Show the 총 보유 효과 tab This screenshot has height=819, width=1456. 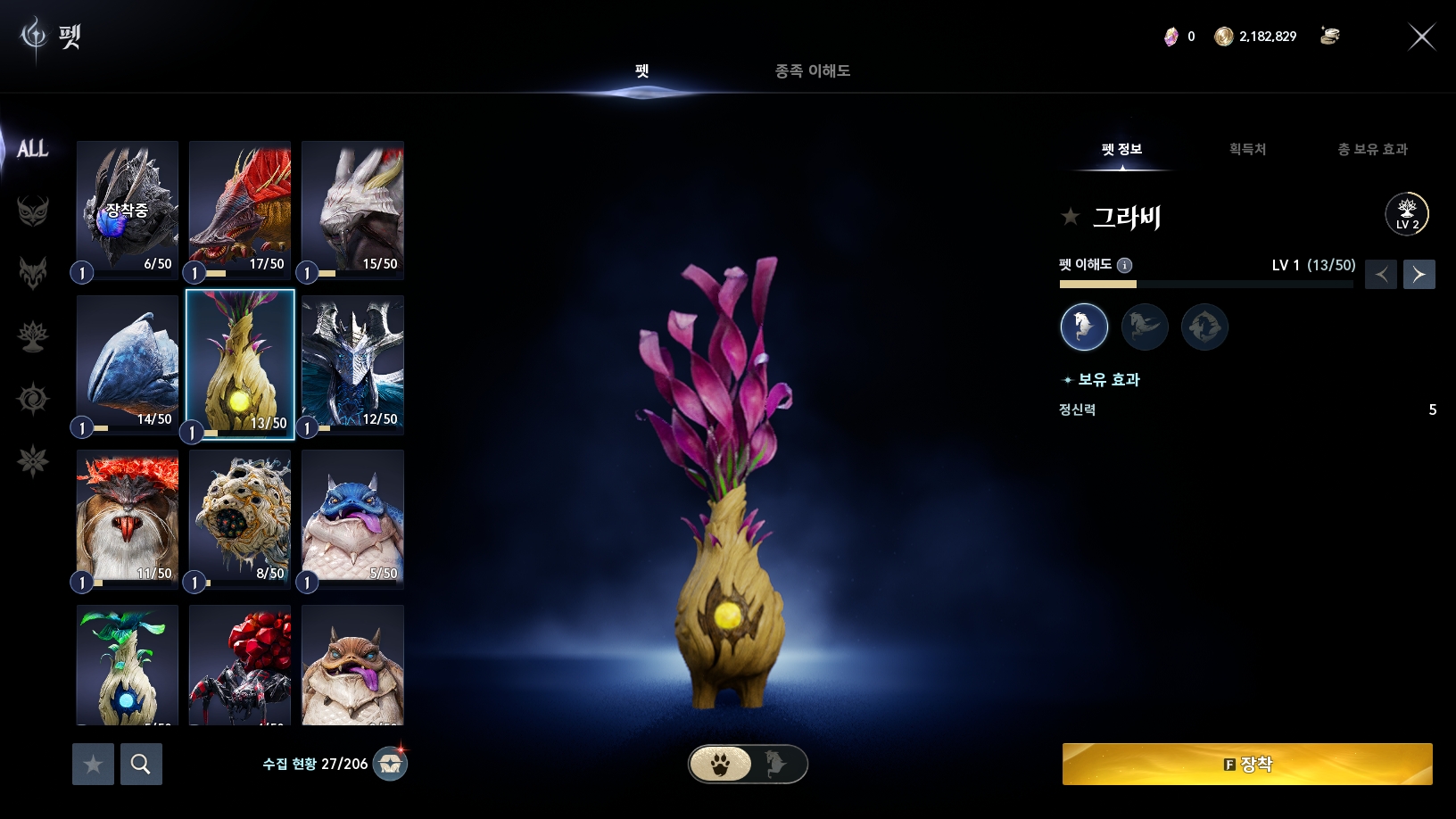coord(1372,149)
